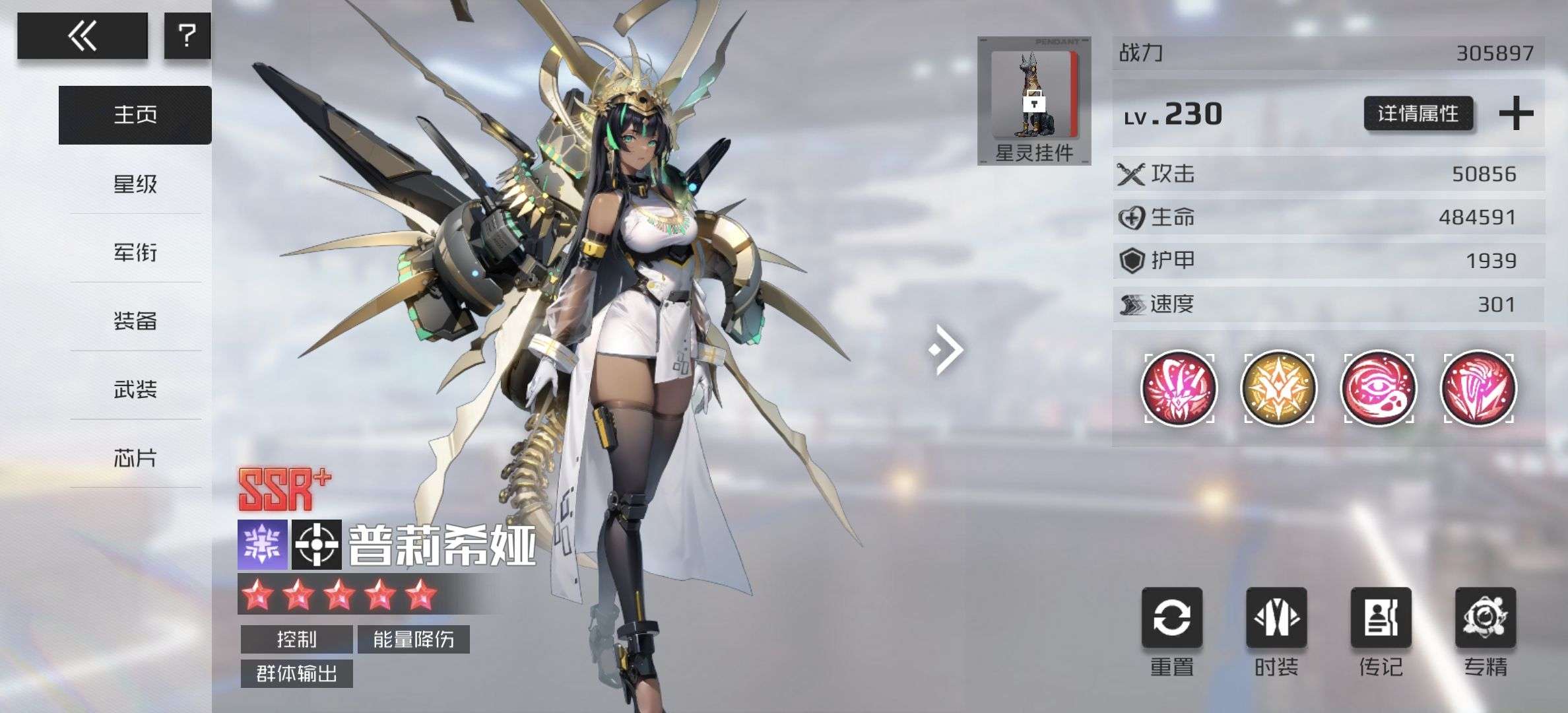
Task: Select the 军衔 rank tab
Action: click(x=135, y=253)
